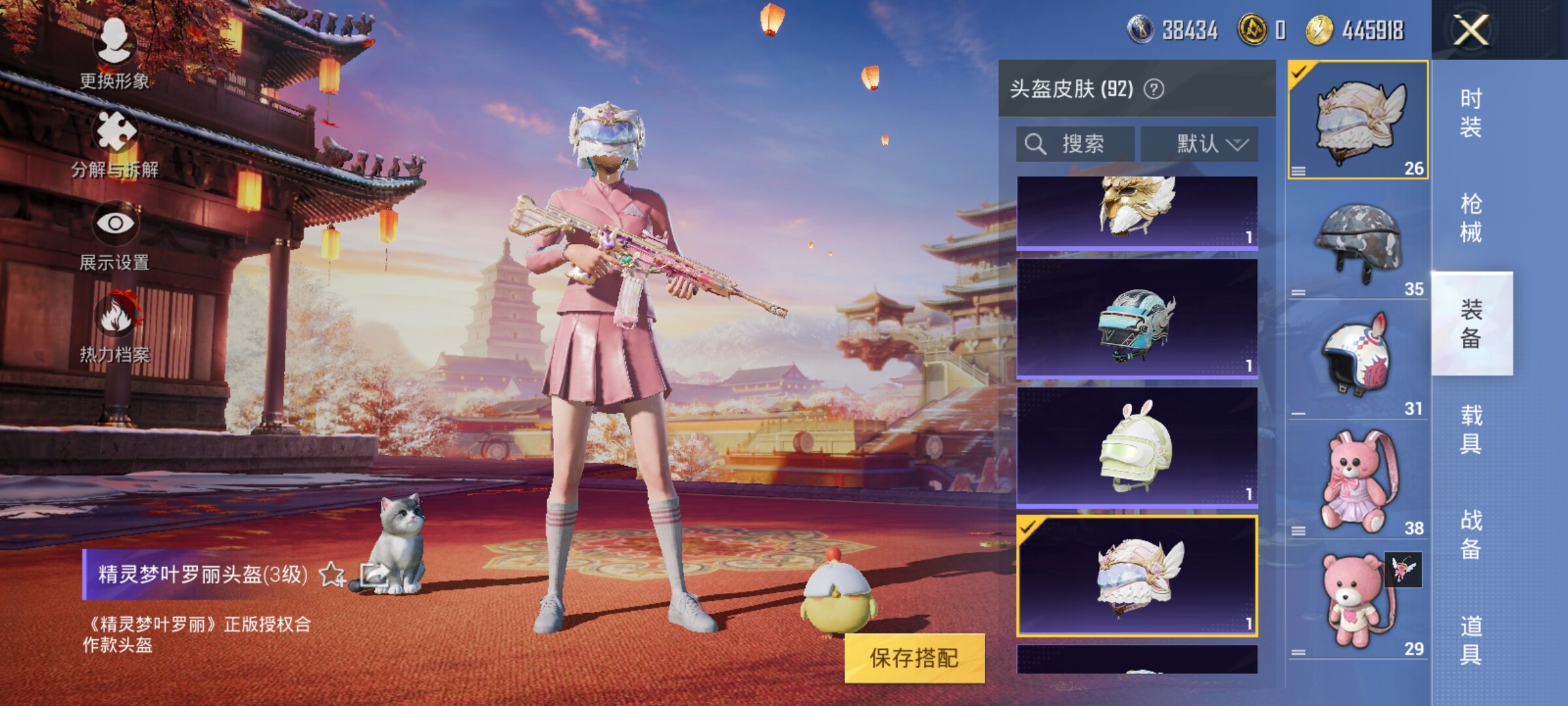Favorite the helmet with the star icon

click(x=332, y=575)
